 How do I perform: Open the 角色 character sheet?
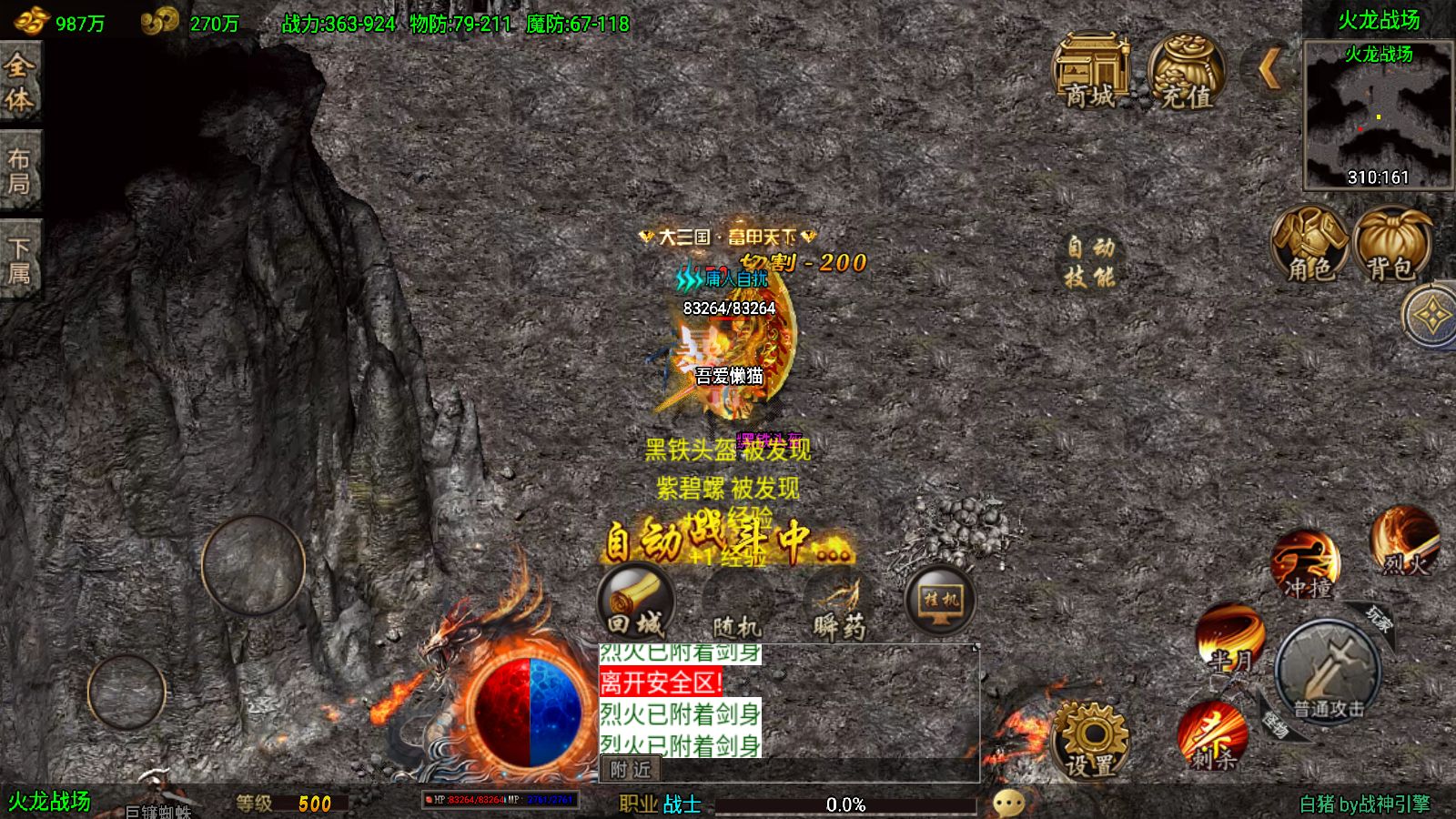(x=1309, y=245)
